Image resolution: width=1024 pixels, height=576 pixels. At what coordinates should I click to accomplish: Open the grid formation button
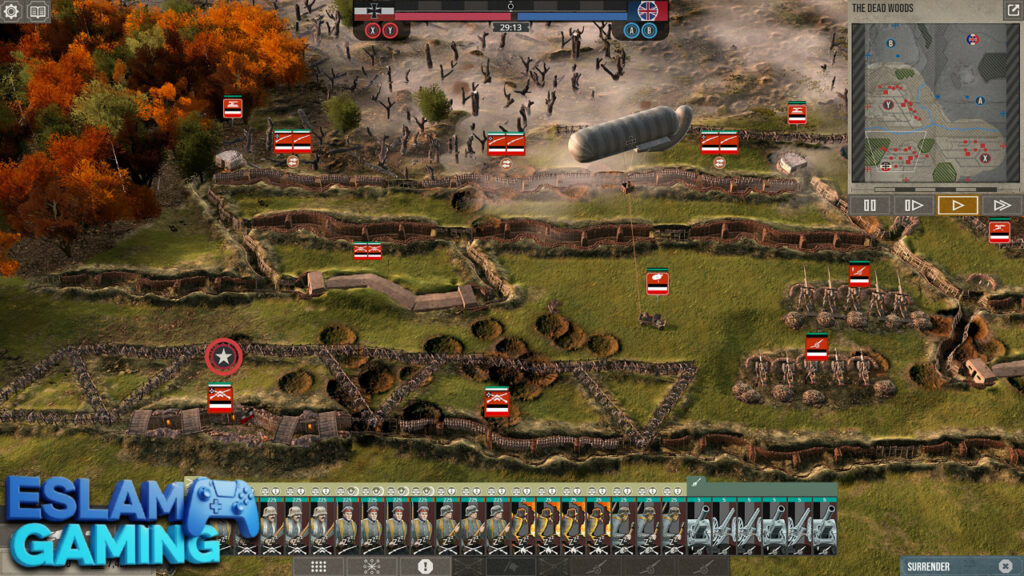click(318, 566)
